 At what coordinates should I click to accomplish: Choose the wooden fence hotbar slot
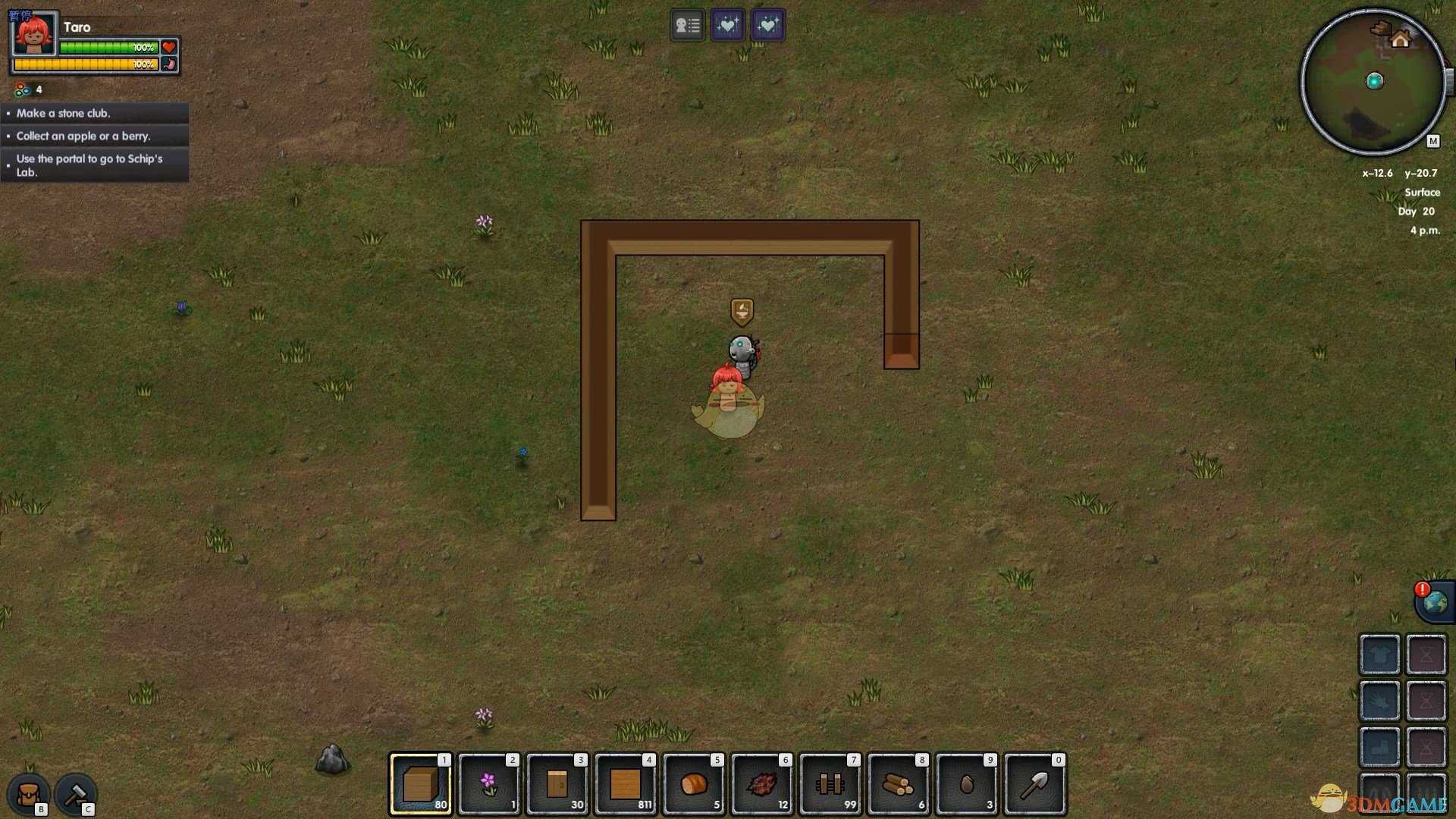click(830, 784)
